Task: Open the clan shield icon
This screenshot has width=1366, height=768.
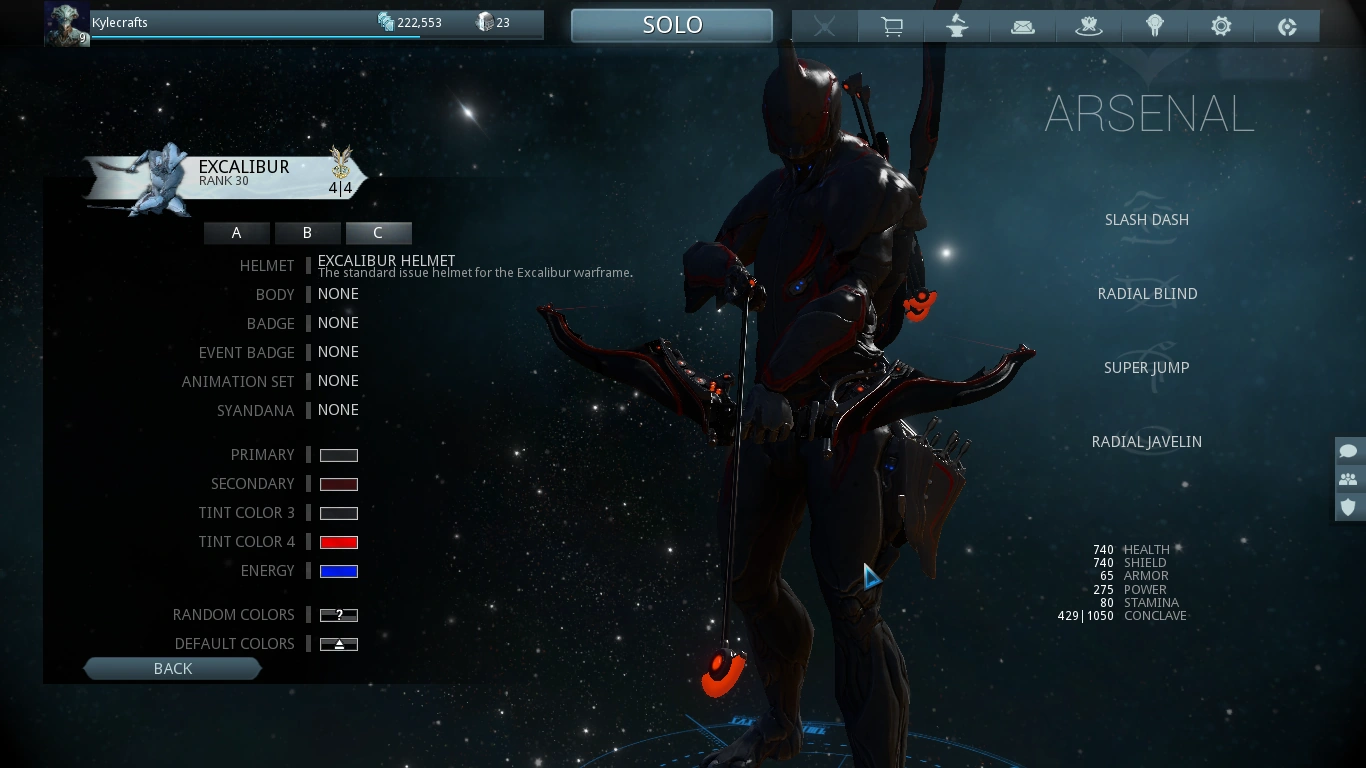Action: point(1348,507)
